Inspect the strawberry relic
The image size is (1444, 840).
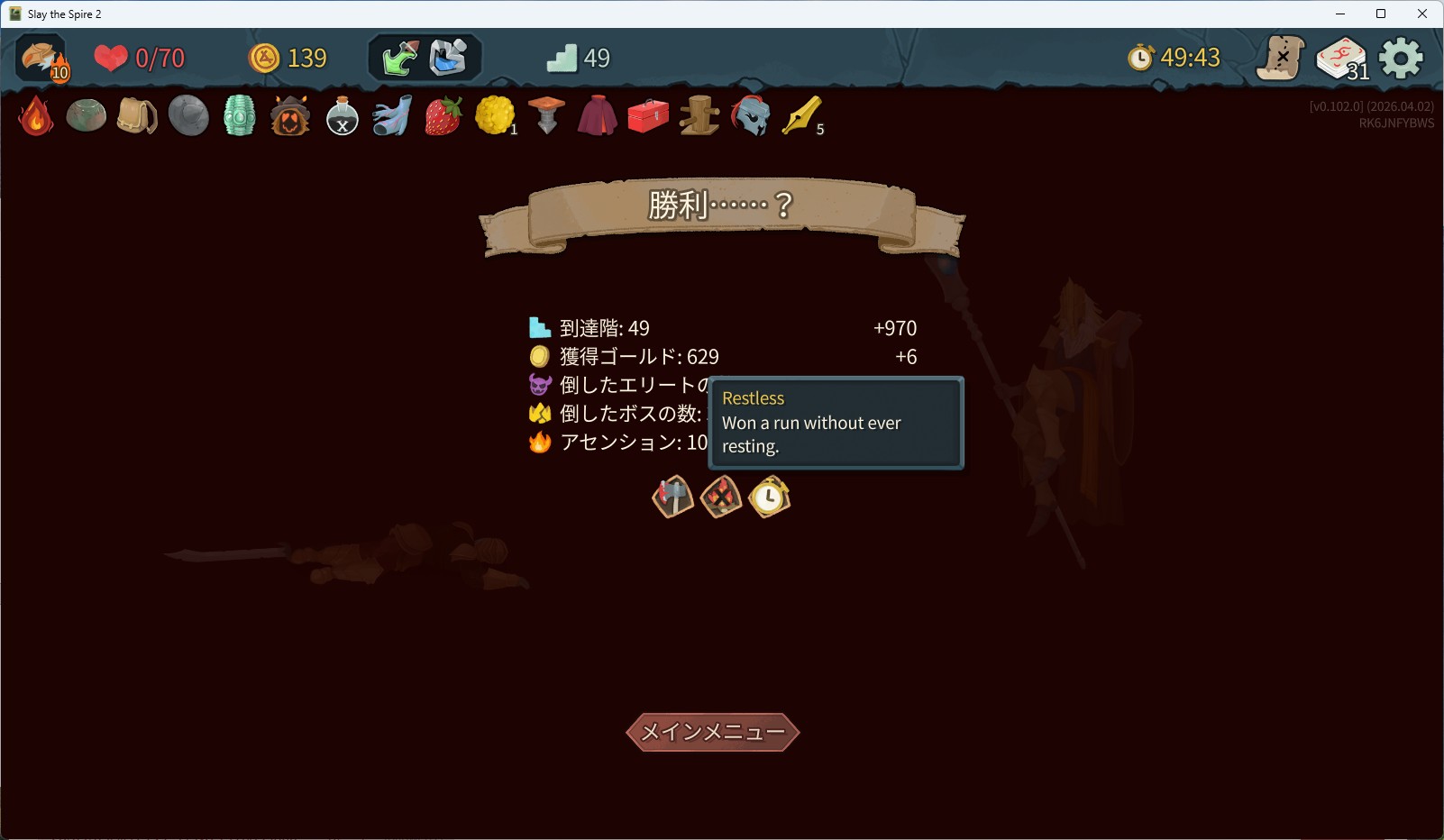click(x=443, y=116)
